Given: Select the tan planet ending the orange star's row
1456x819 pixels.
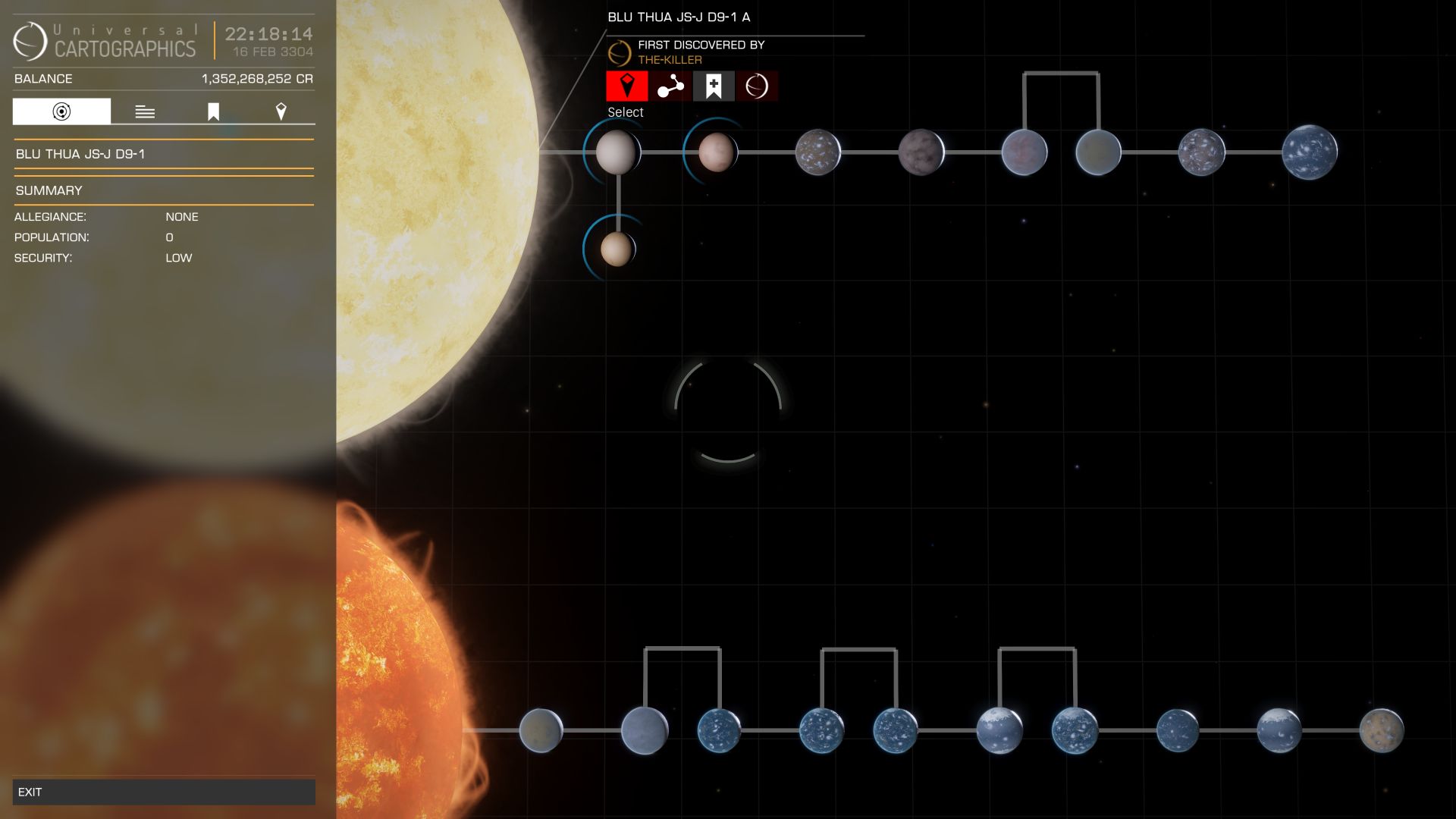Looking at the screenshot, I should (x=1381, y=730).
